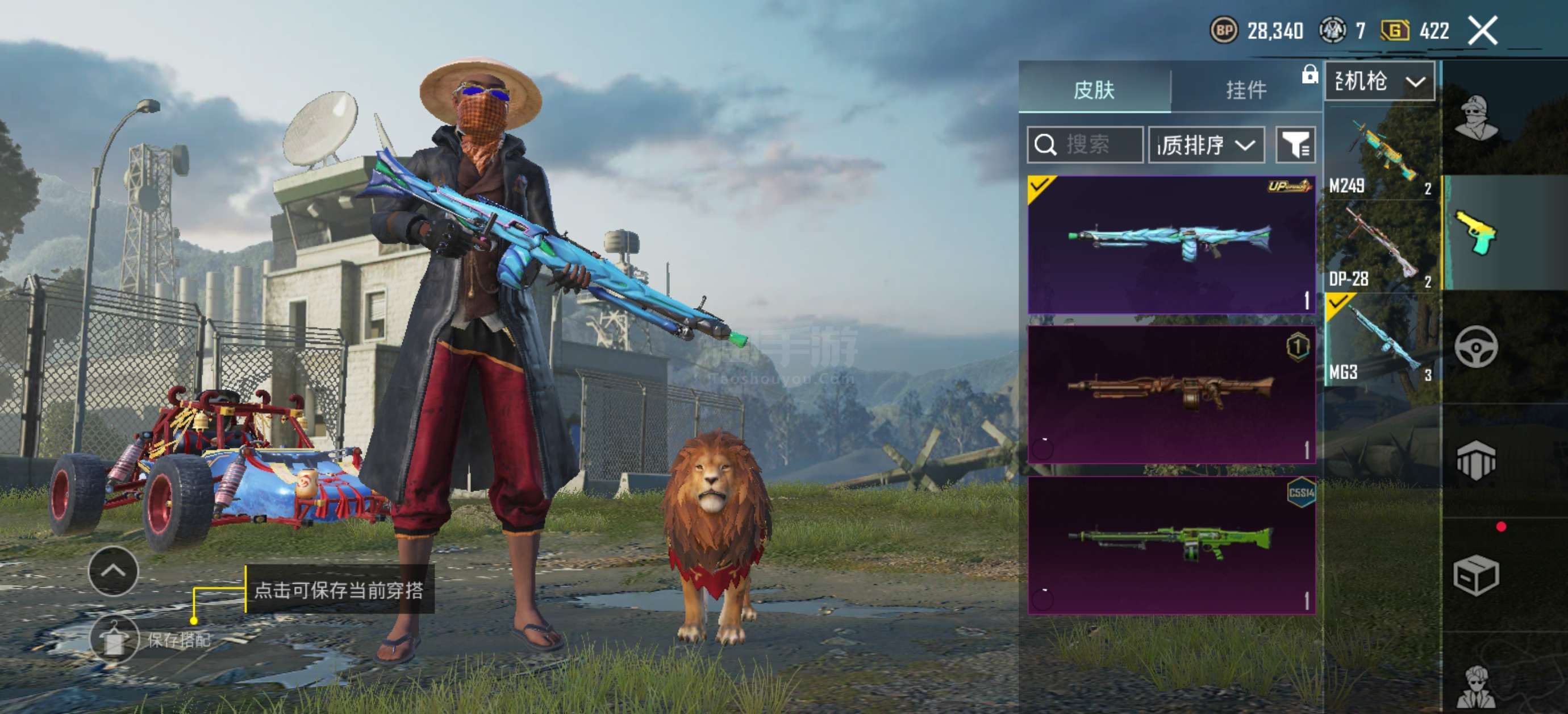
Task: Expand the up-arrow circle button
Action: [113, 571]
